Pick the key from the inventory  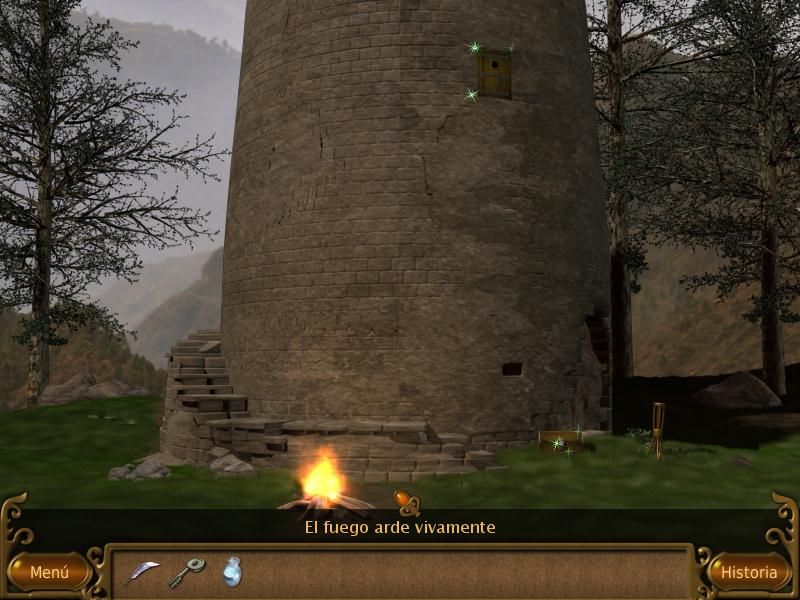point(187,571)
